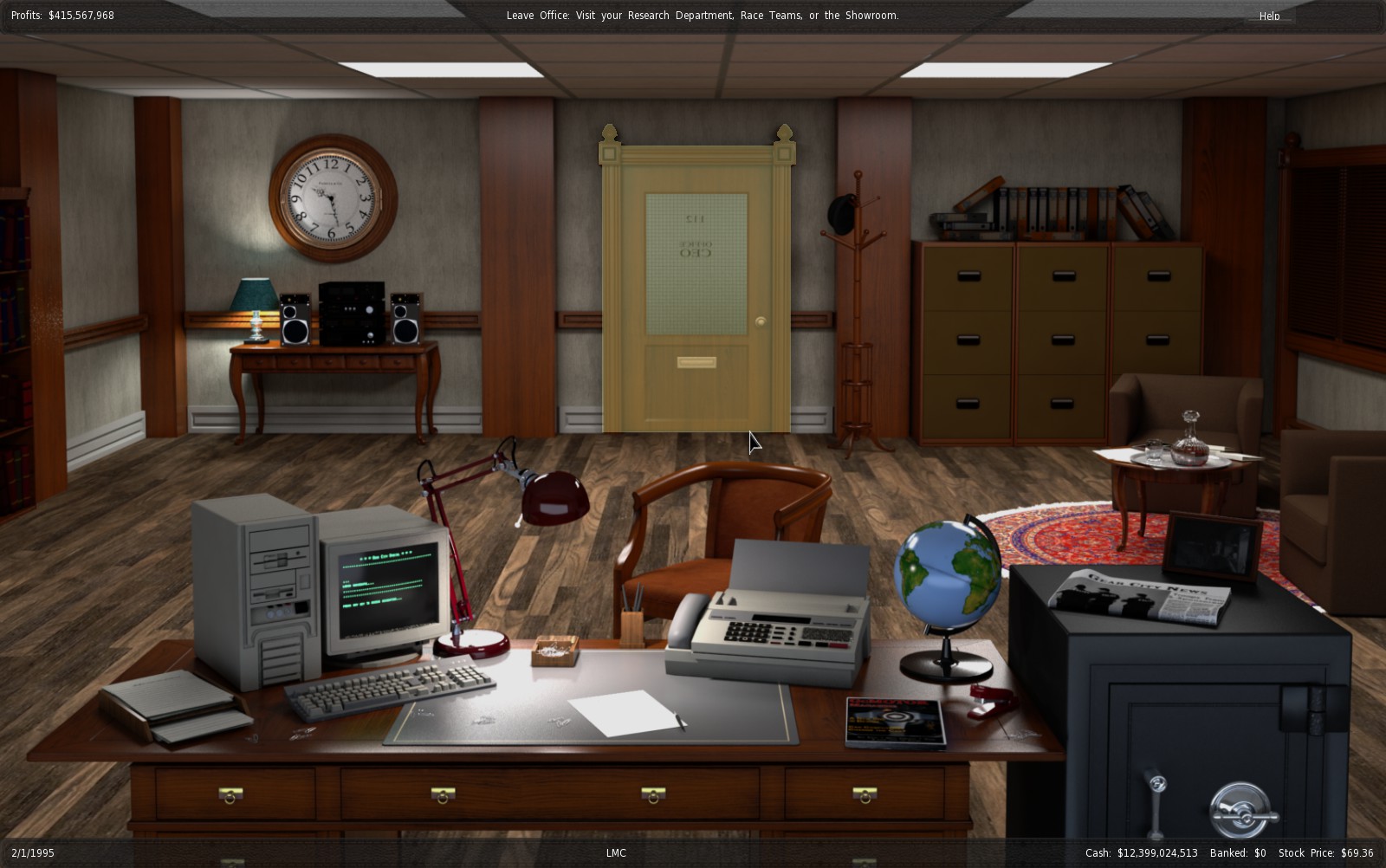Read the Gear City News newspaper
The height and width of the screenshot is (868, 1386).
tap(1141, 596)
